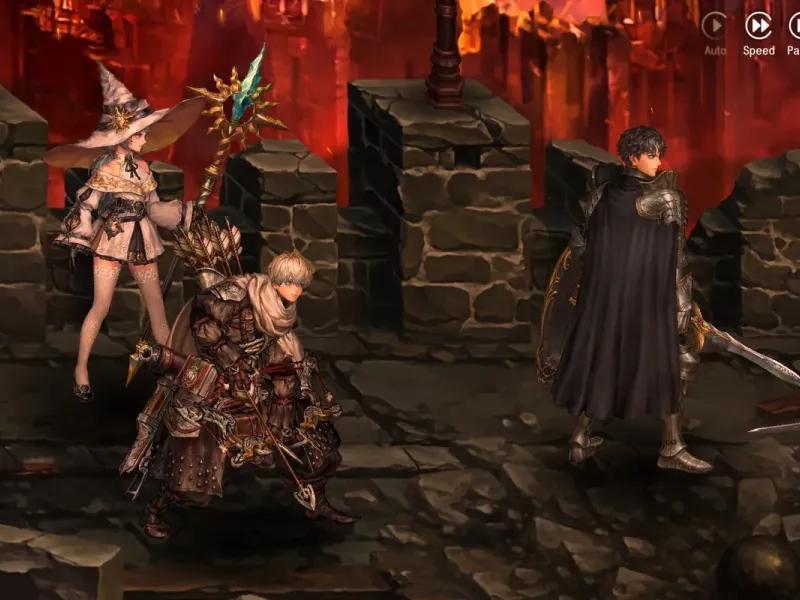
Task: Pause the battle with the Pause button
Action: pyautogui.click(x=795, y=26)
